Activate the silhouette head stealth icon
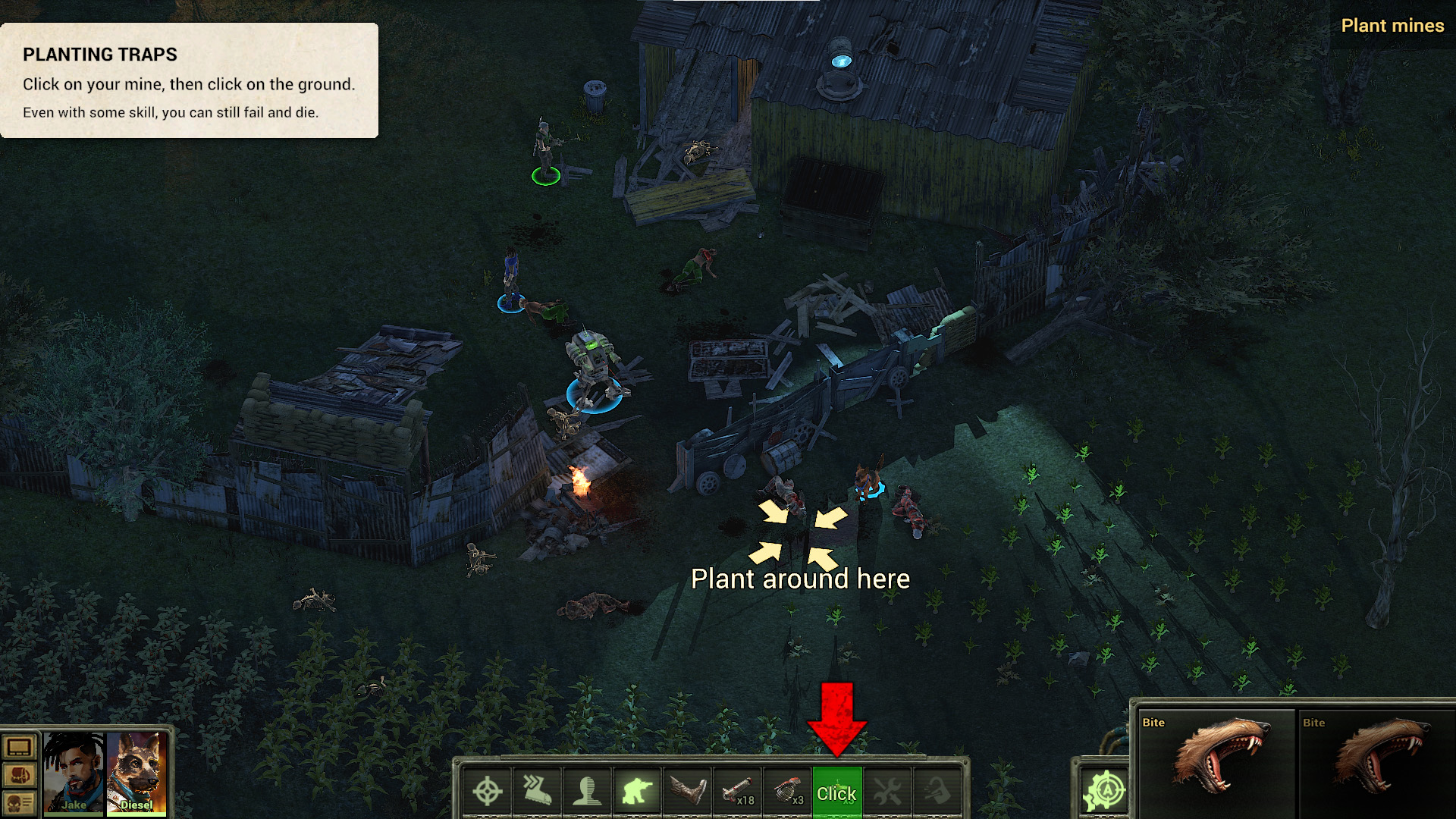Viewport: 1456px width, 819px height. tap(587, 792)
